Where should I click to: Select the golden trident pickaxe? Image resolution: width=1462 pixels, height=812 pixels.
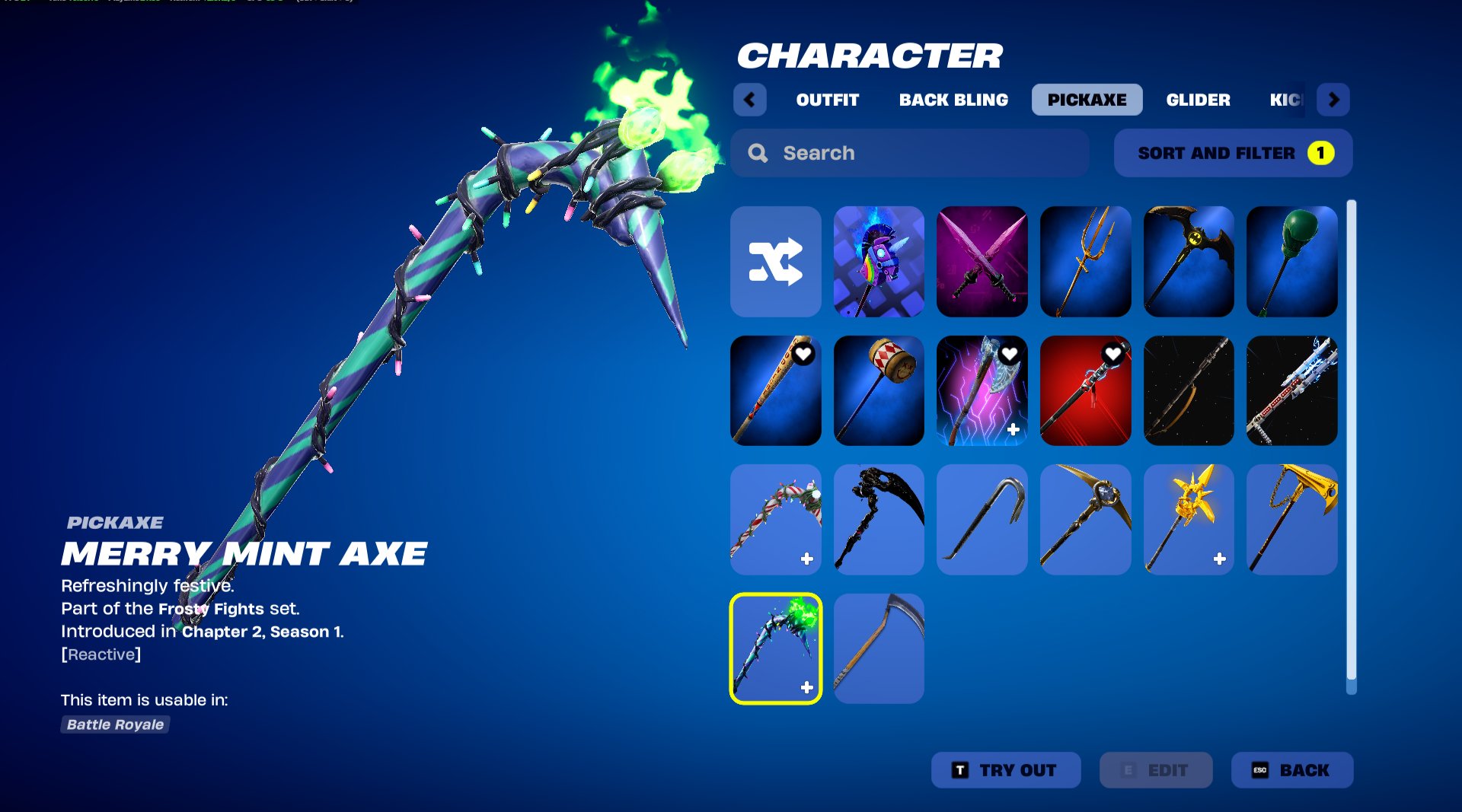click(x=1086, y=261)
